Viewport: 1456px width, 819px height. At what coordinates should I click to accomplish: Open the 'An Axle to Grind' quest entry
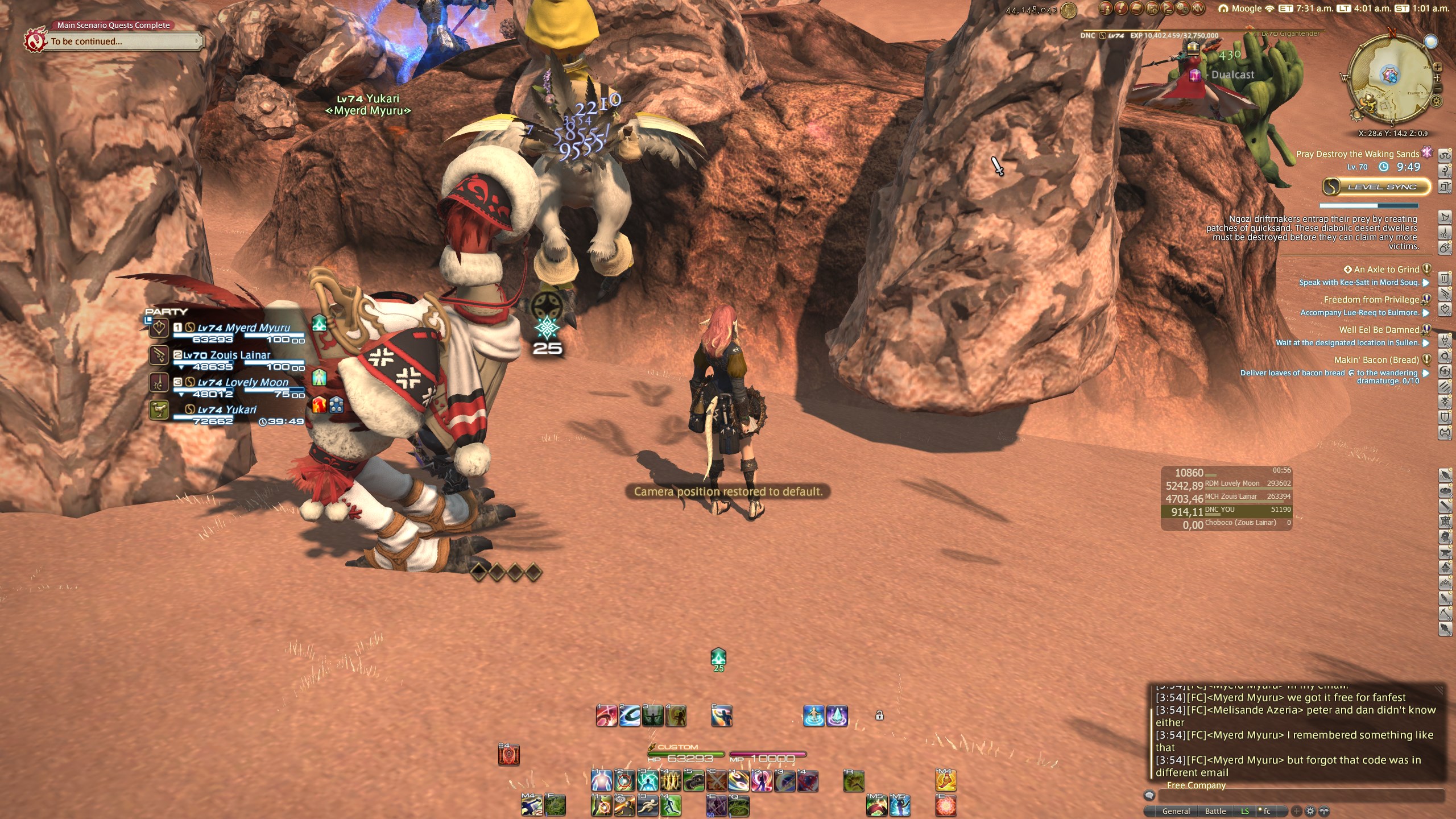coord(1386,270)
